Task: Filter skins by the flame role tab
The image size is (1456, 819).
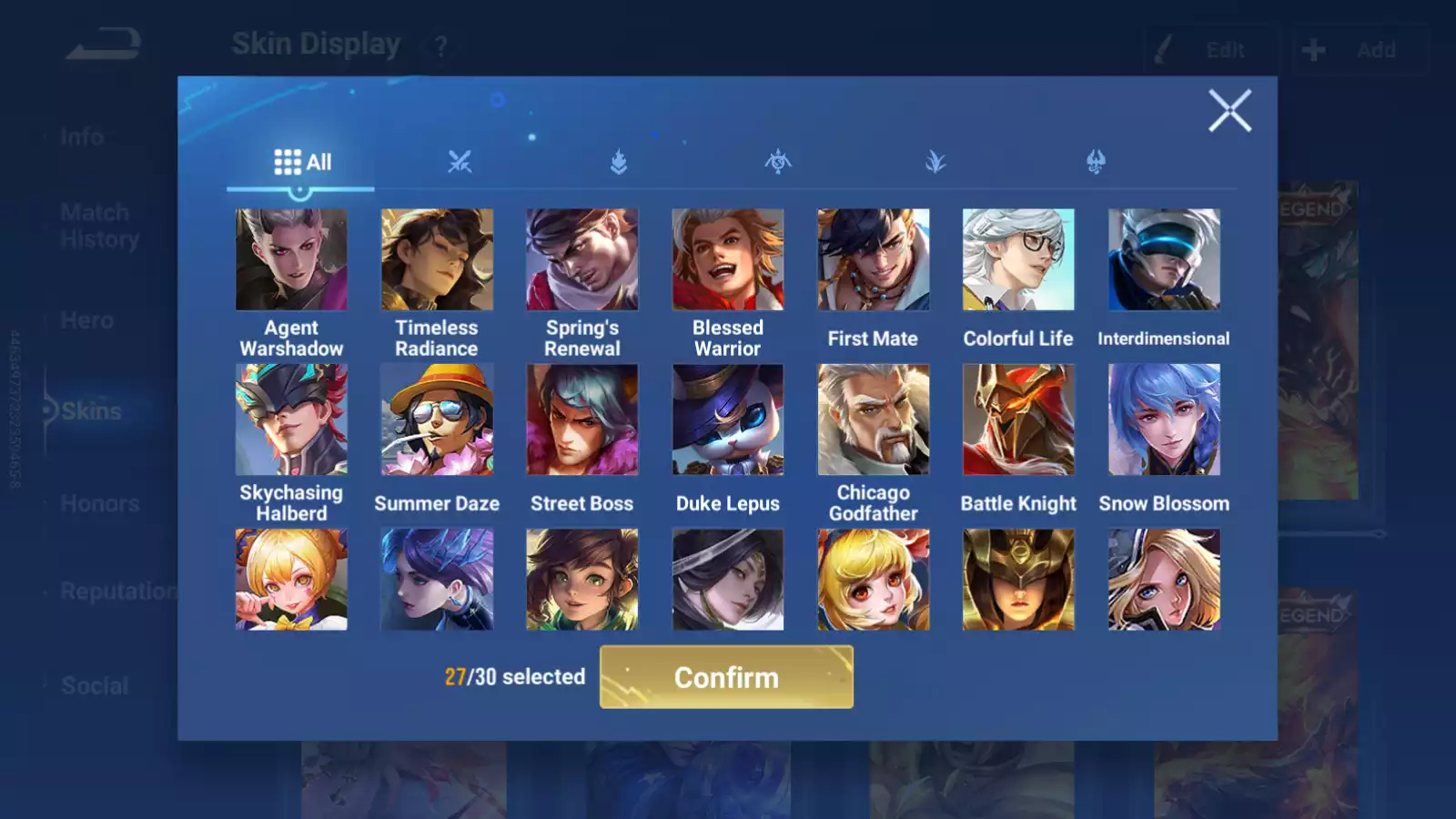Action: click(x=619, y=162)
